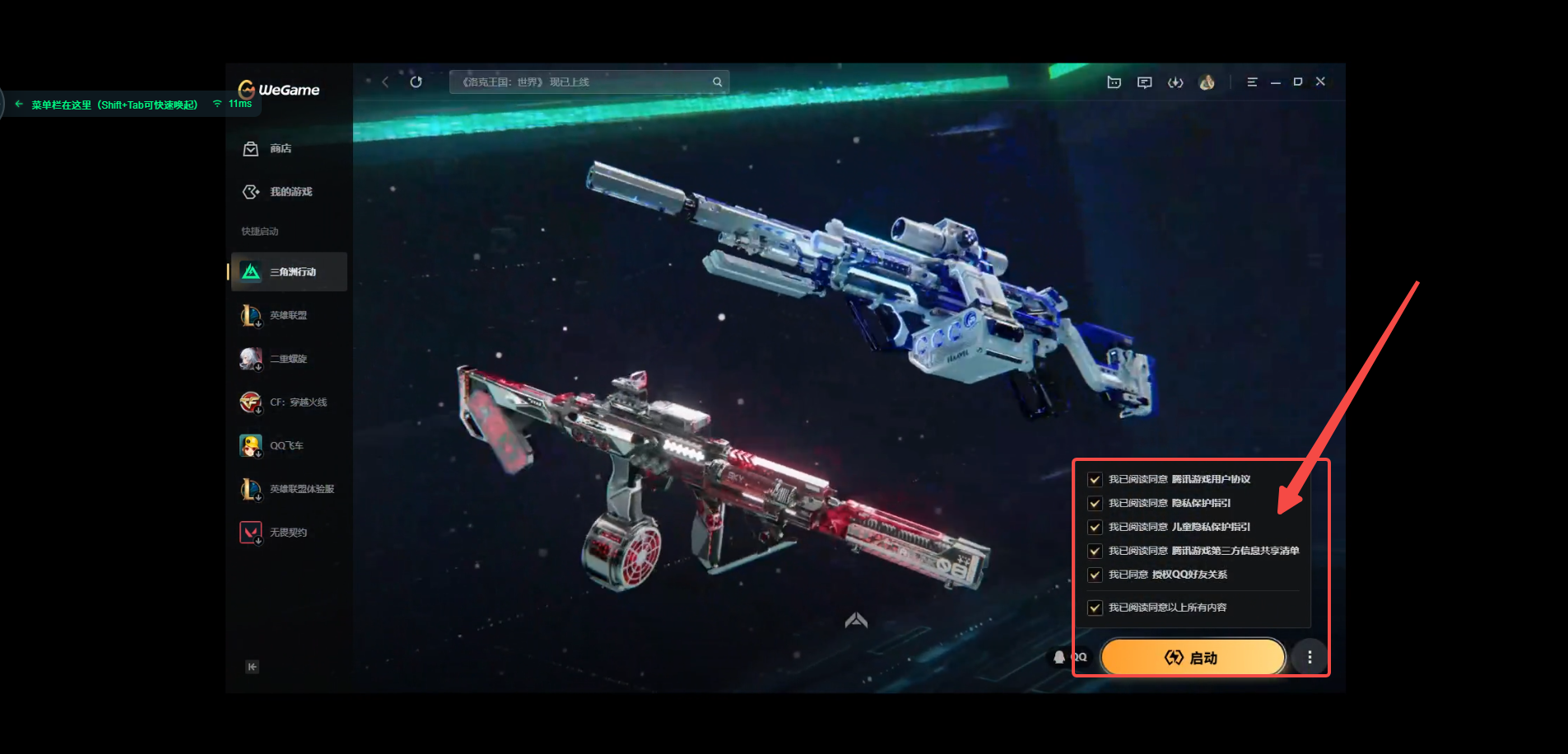Select QQ飞车 from quick launch
Viewport: 1568px width, 754px height.
[286, 446]
